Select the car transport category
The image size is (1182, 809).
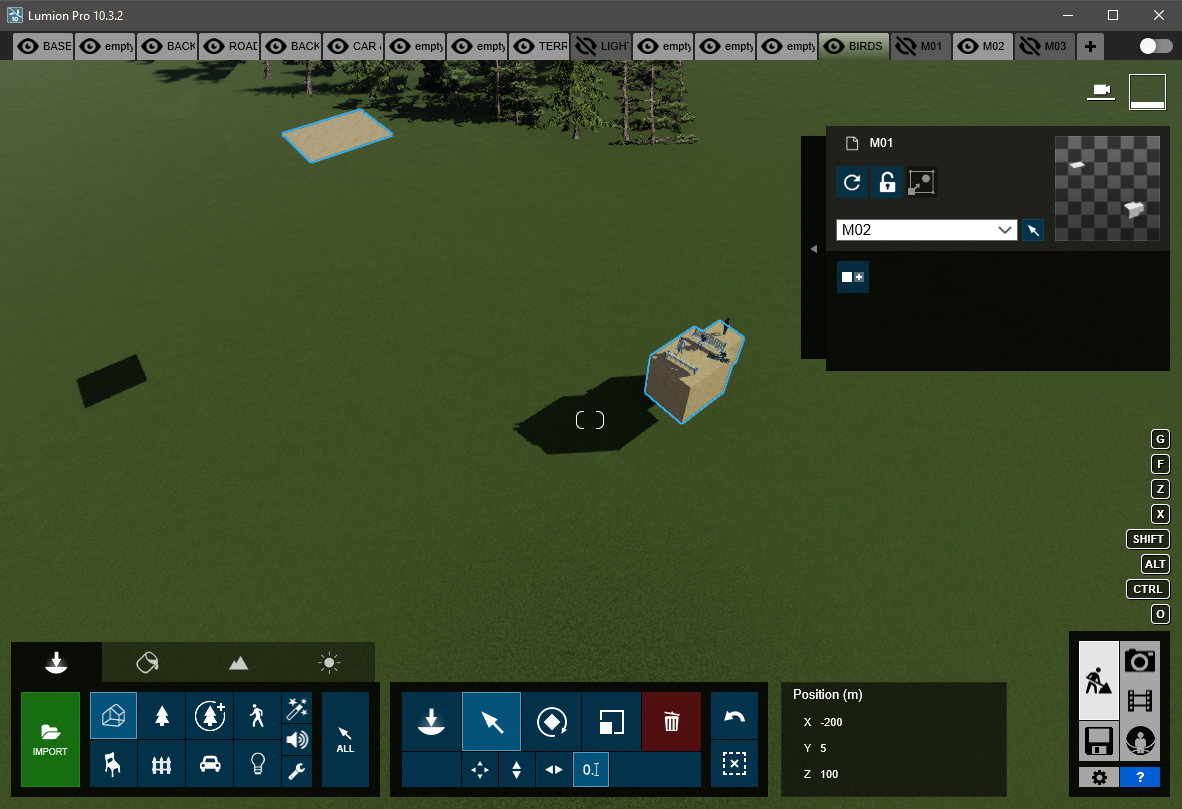click(x=210, y=763)
